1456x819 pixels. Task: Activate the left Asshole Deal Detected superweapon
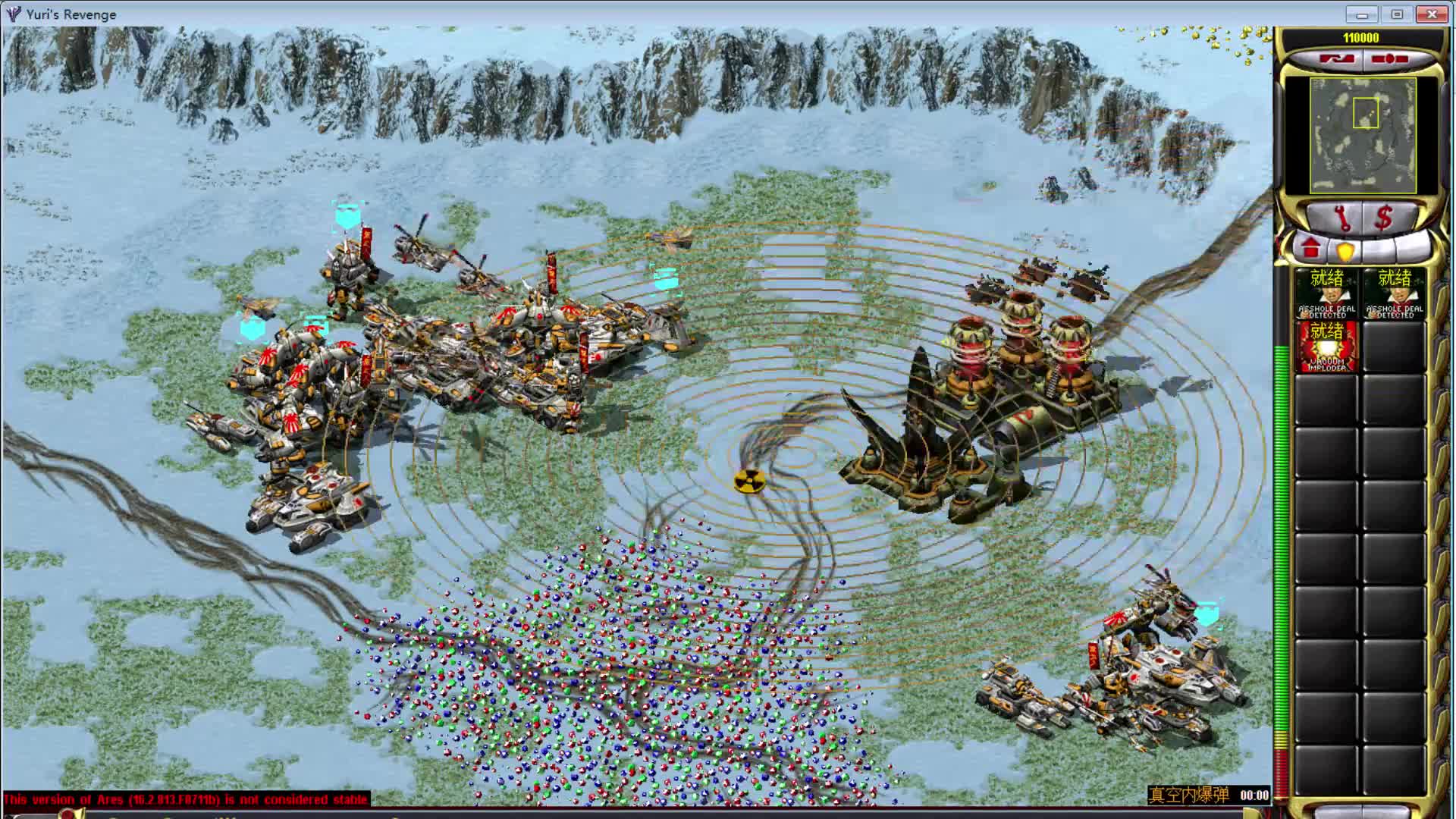[1326, 296]
